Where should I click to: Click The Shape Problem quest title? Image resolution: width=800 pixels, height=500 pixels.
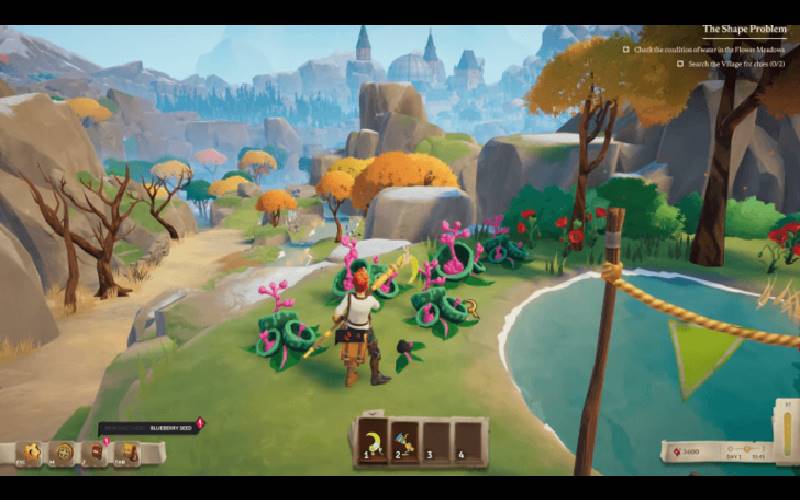(x=744, y=29)
